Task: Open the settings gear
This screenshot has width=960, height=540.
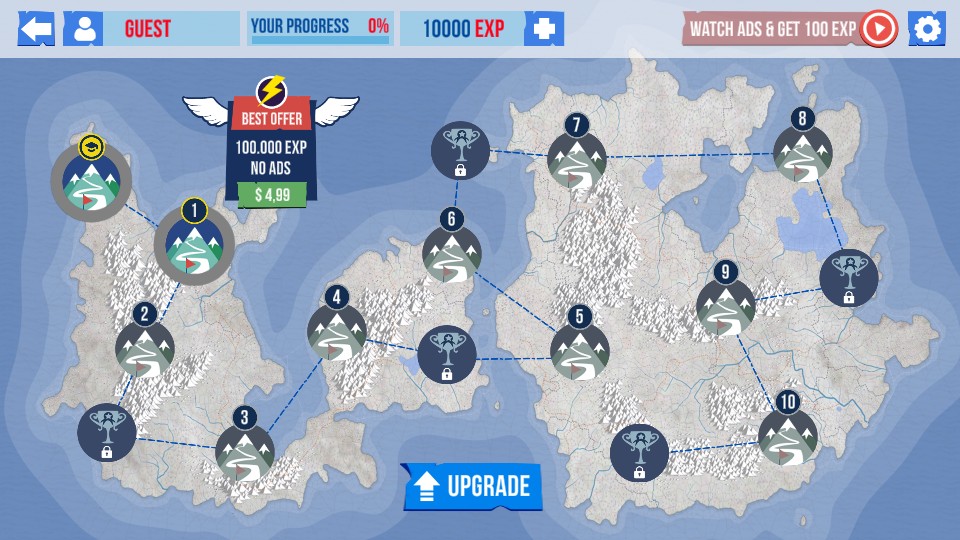Action: 927,29
